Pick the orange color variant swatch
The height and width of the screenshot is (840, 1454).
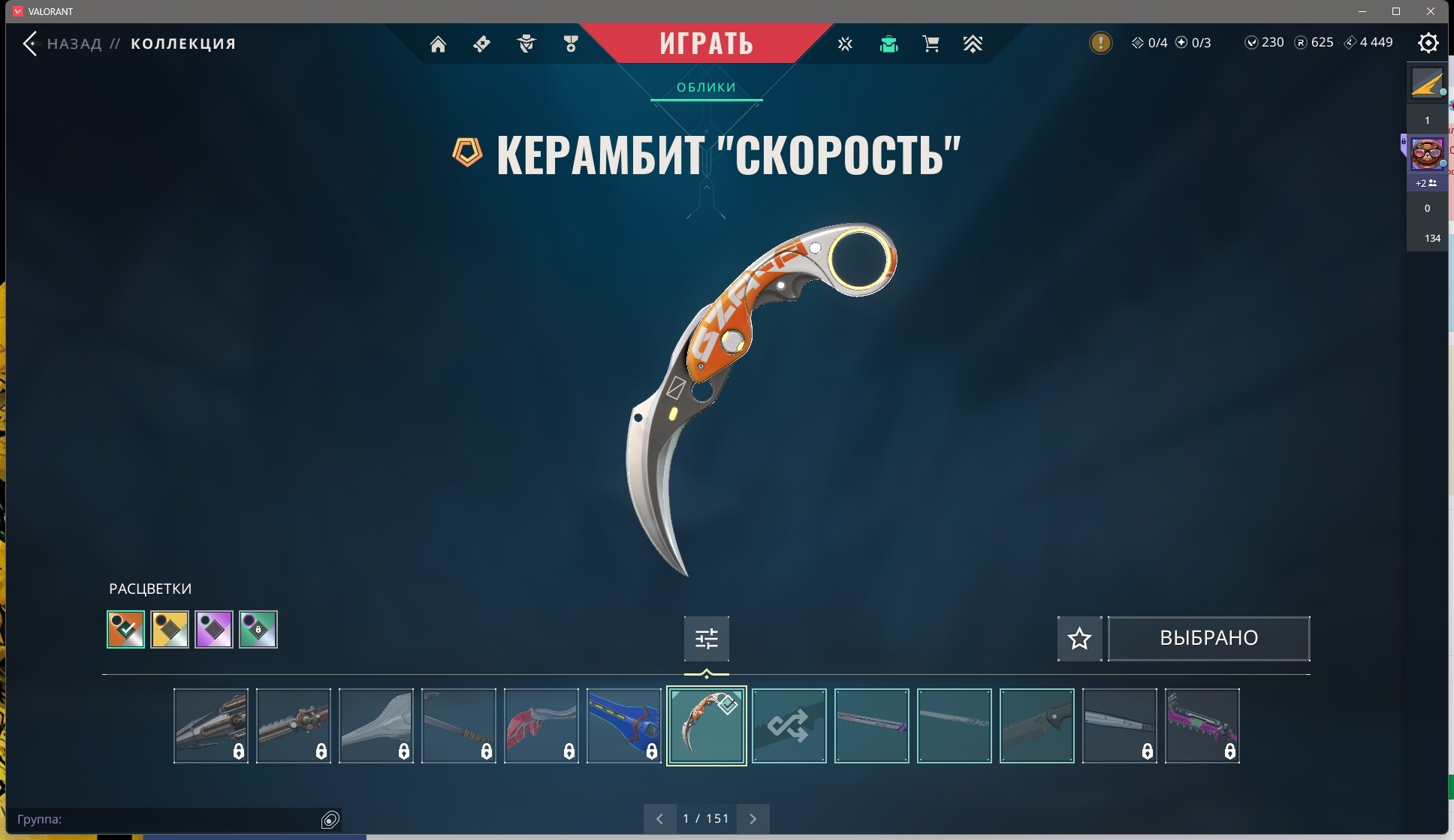126,629
